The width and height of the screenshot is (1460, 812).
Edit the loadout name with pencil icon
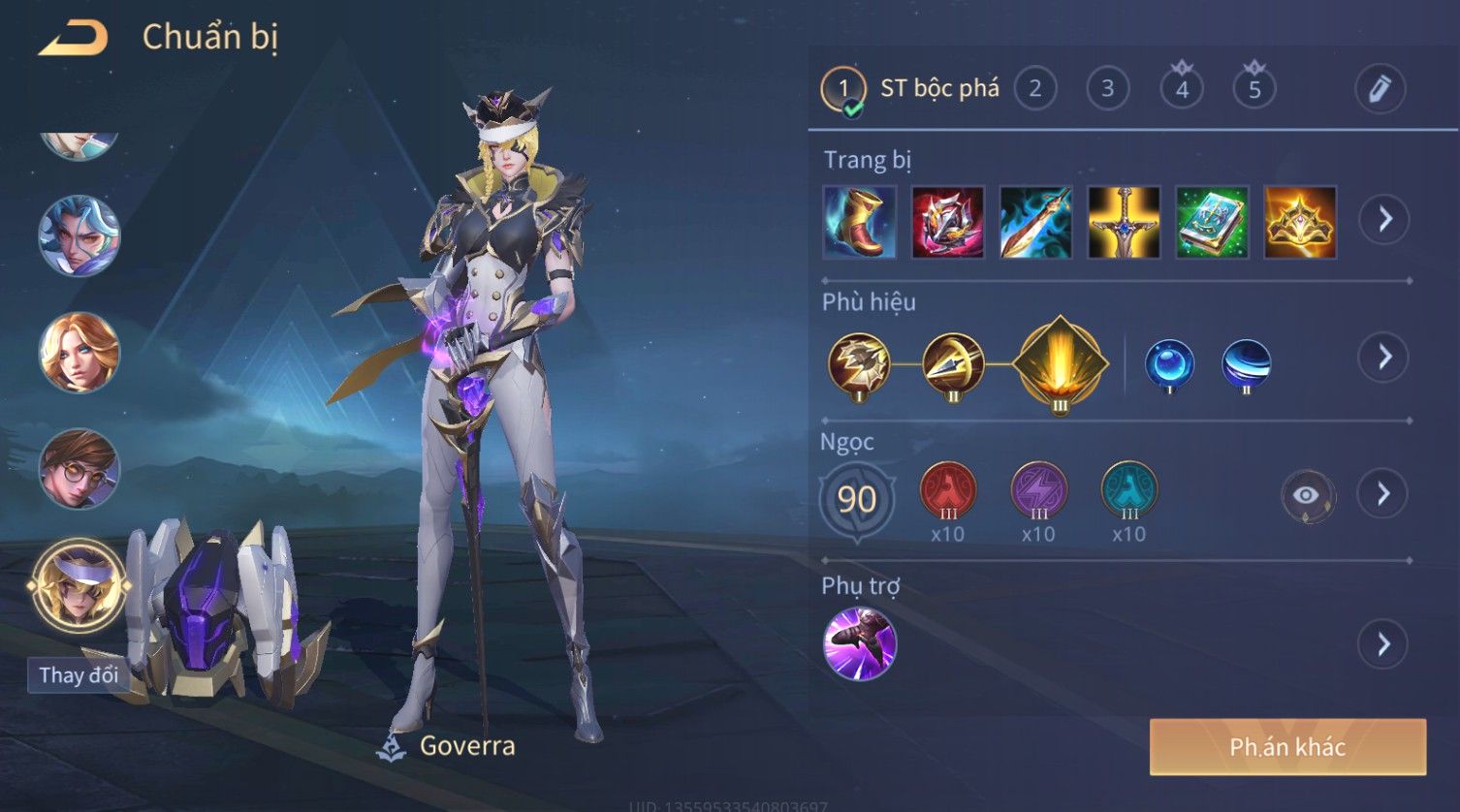tap(1380, 89)
